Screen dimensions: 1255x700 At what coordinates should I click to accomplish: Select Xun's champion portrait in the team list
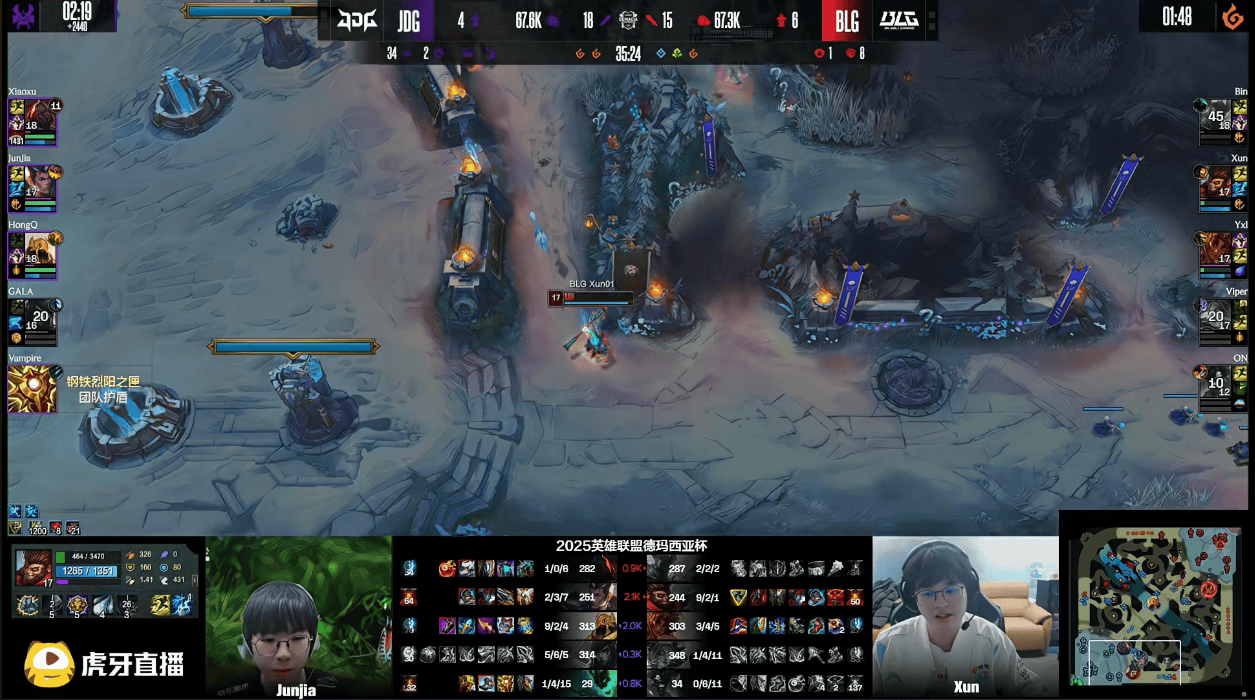pyautogui.click(x=1216, y=182)
